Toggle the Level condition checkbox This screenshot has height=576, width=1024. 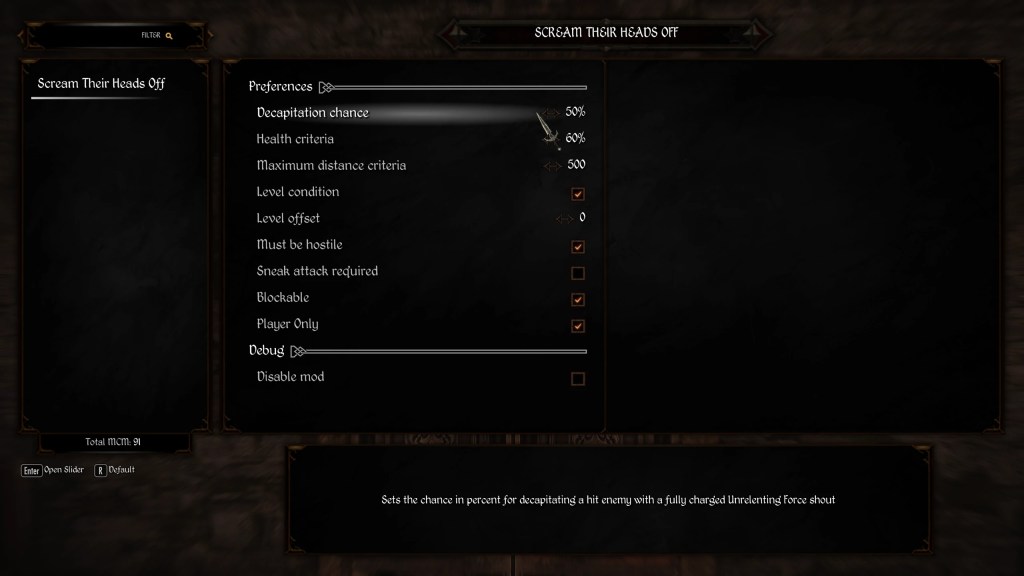[x=577, y=194]
